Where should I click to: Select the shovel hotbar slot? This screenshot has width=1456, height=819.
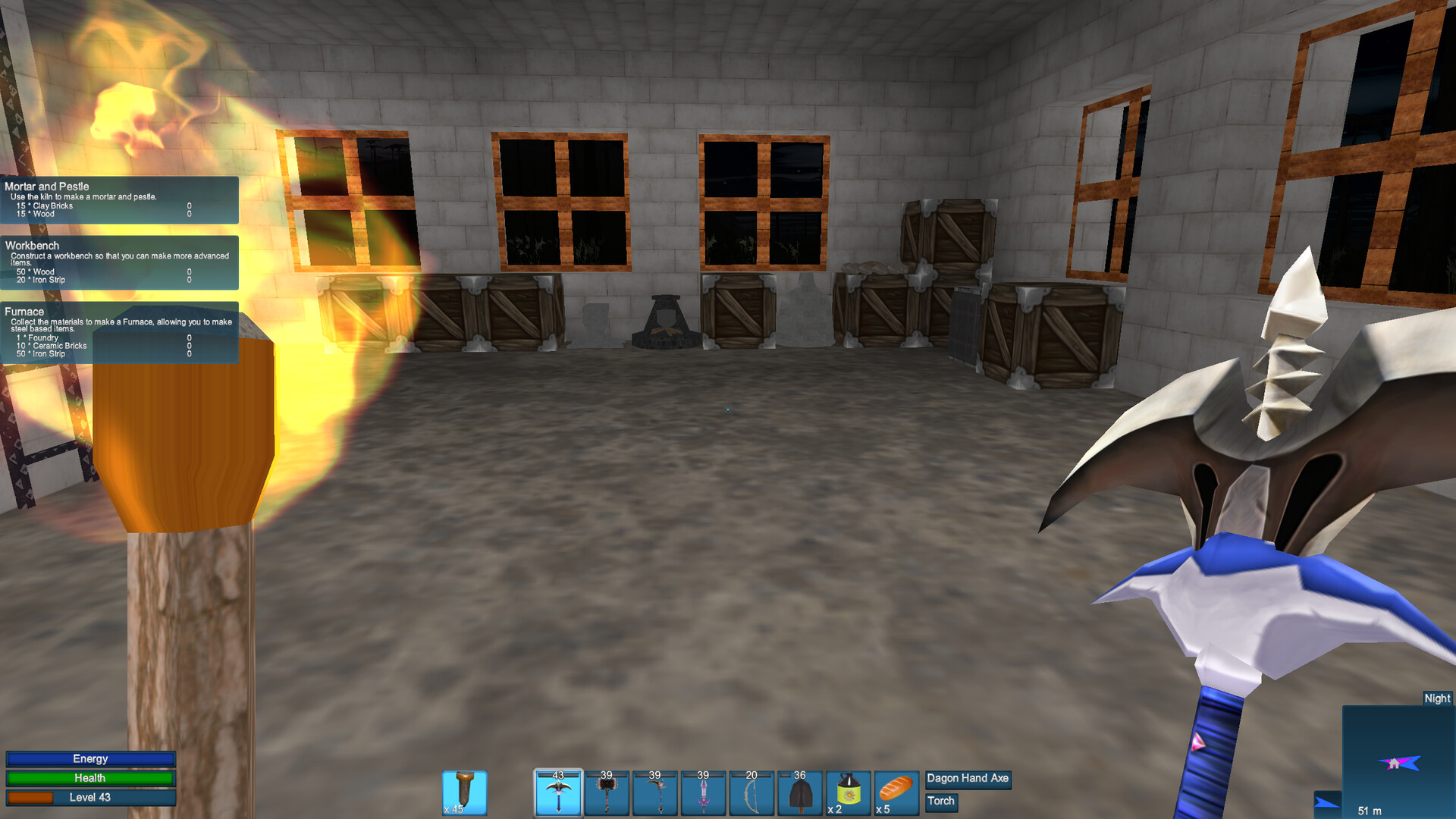(800, 791)
